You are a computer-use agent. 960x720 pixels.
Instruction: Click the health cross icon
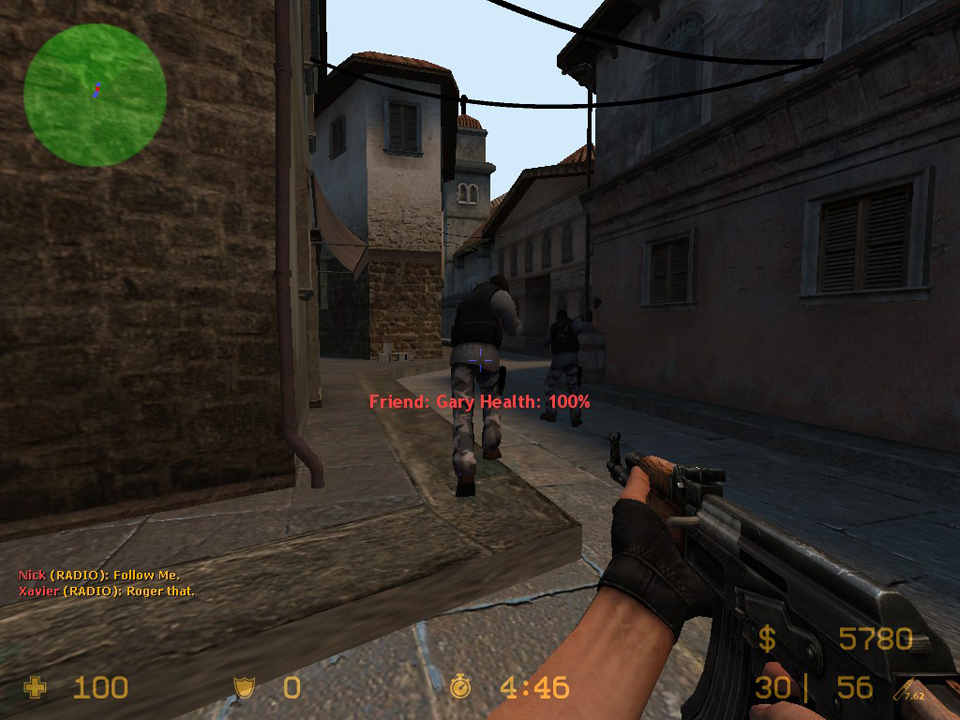[x=36, y=687]
